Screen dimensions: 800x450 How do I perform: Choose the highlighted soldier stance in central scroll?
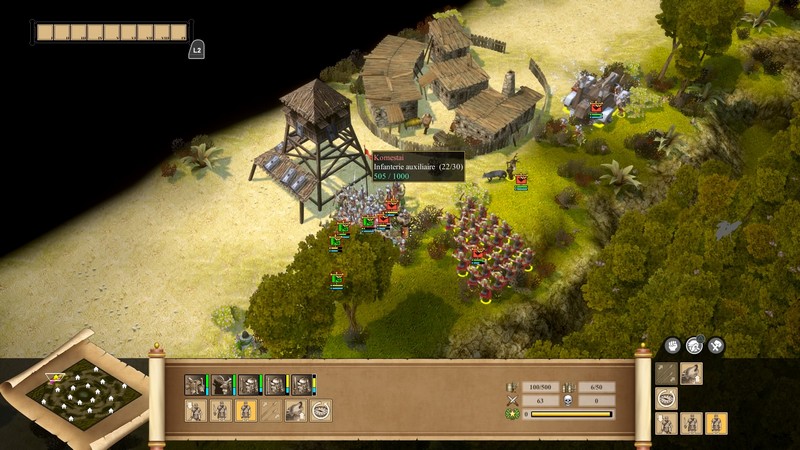[245, 410]
